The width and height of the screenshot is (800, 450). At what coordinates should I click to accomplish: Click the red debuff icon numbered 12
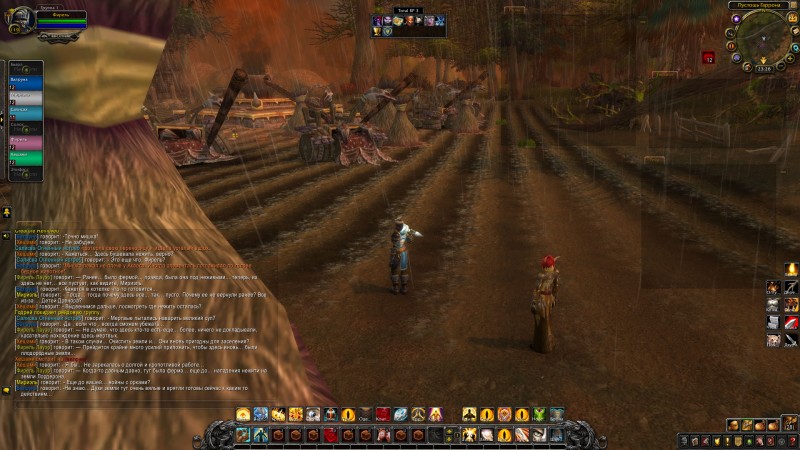707,58
